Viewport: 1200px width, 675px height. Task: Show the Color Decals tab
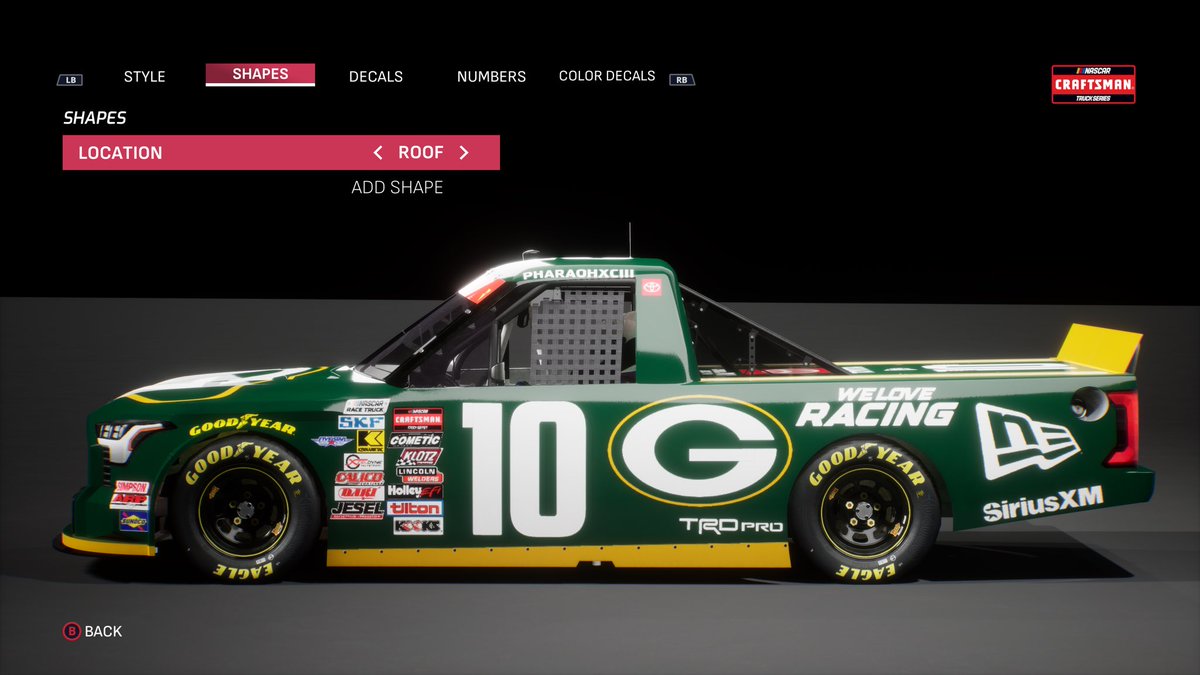click(607, 76)
